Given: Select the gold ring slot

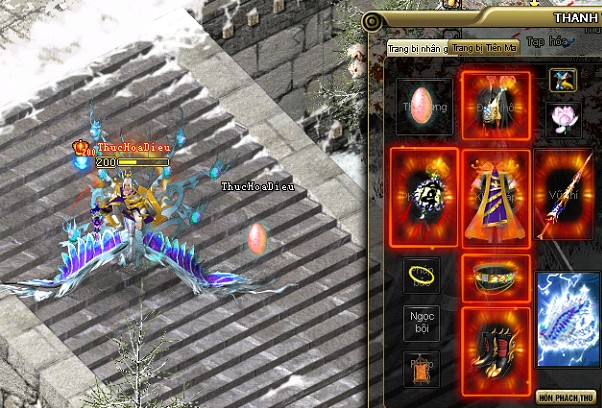Looking at the screenshot, I should tap(421, 274).
